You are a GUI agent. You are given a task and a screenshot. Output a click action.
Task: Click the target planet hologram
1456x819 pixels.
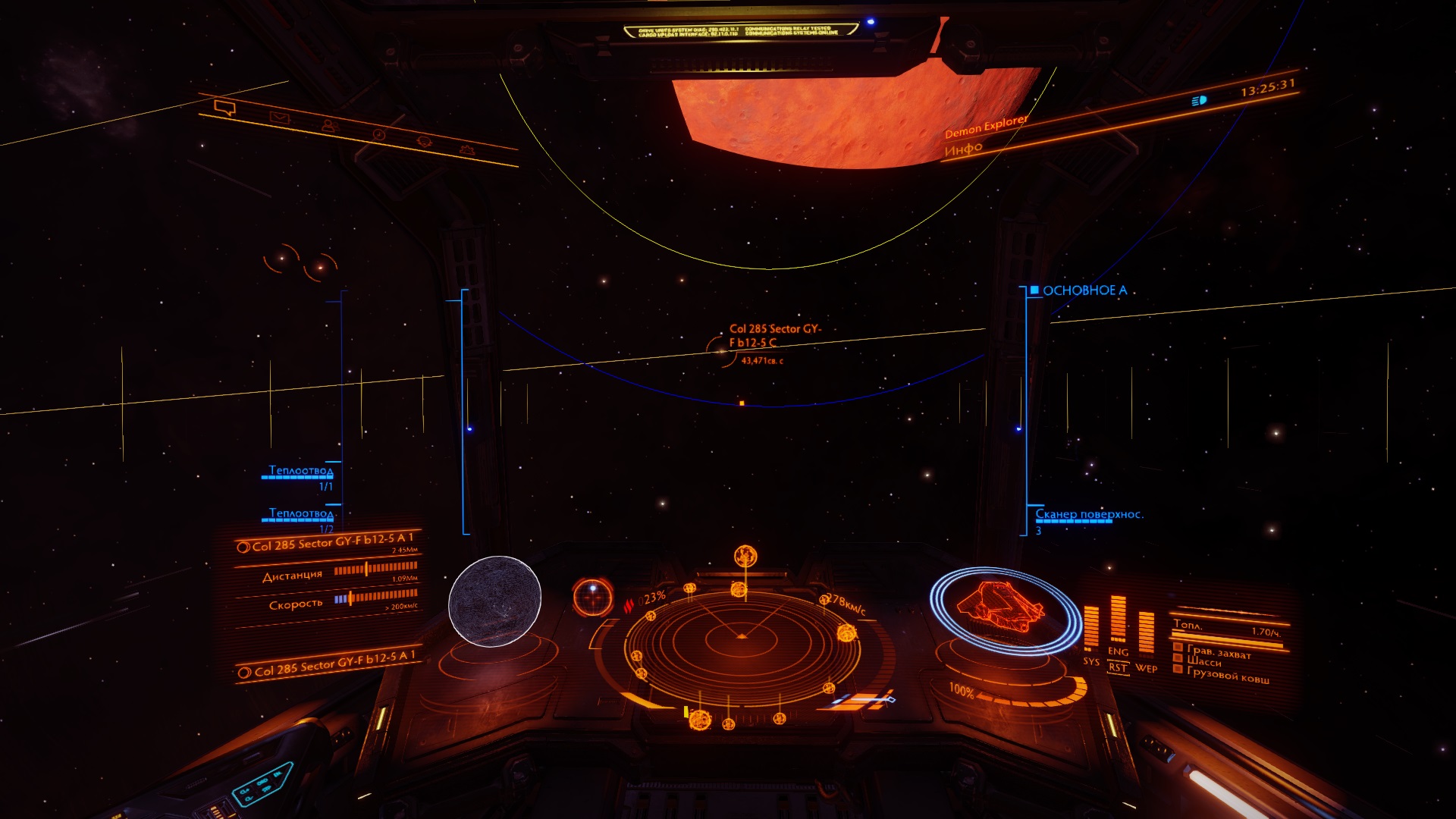(x=494, y=601)
